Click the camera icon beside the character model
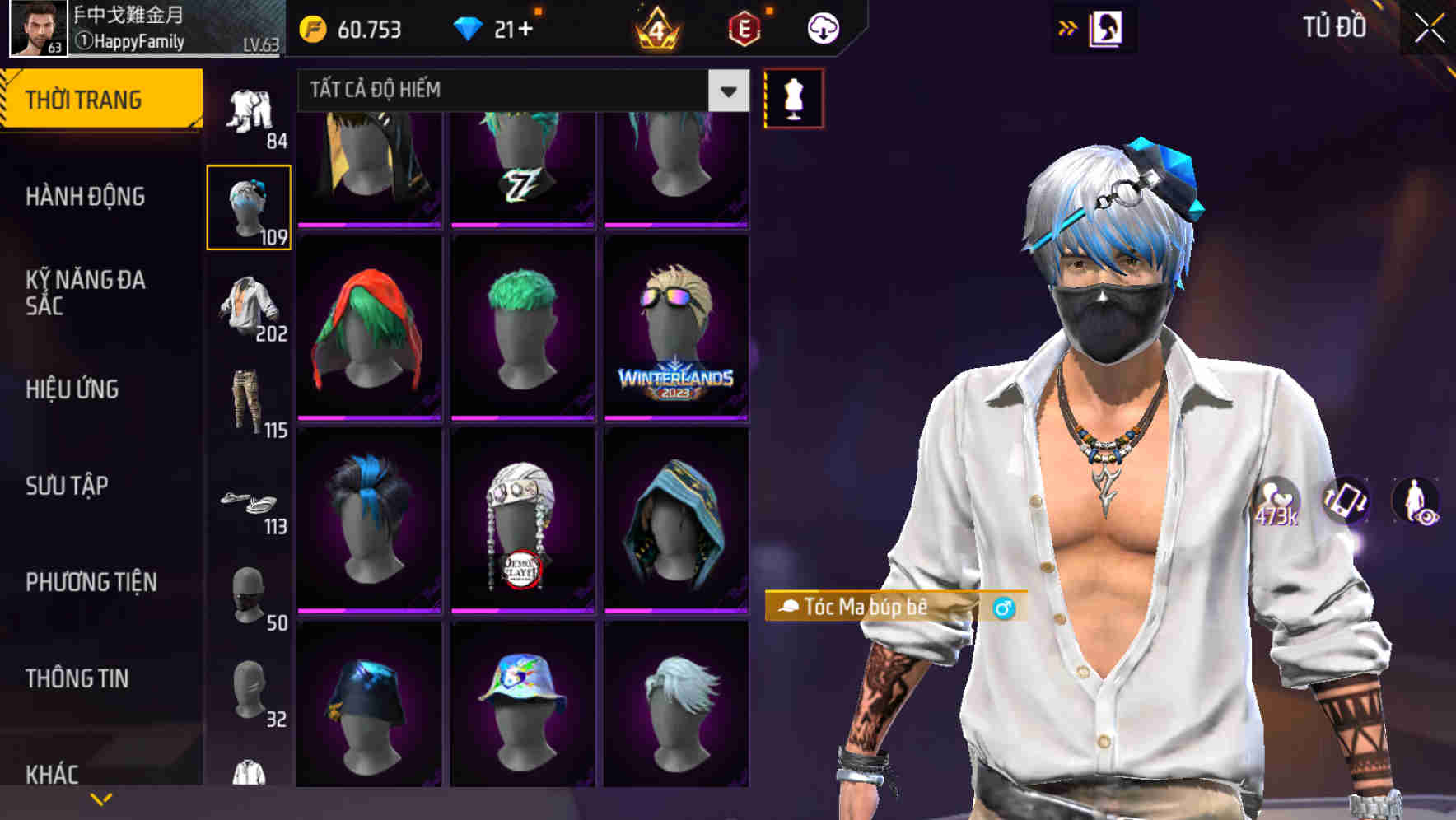The image size is (1456, 820). pos(1348,501)
